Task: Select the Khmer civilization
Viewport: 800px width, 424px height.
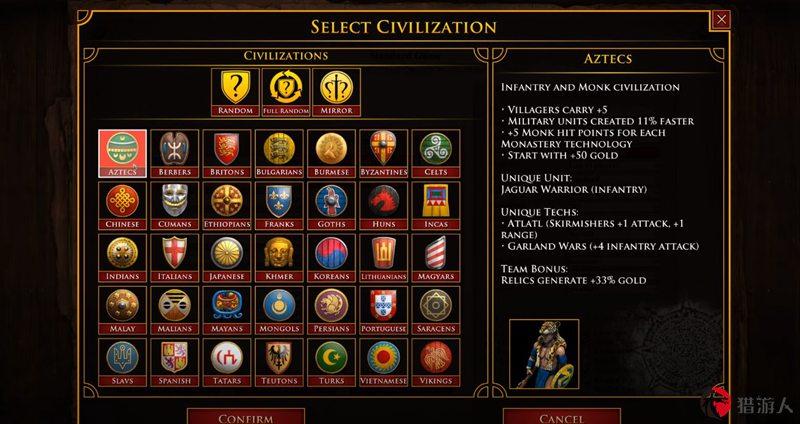Action: pos(279,257)
